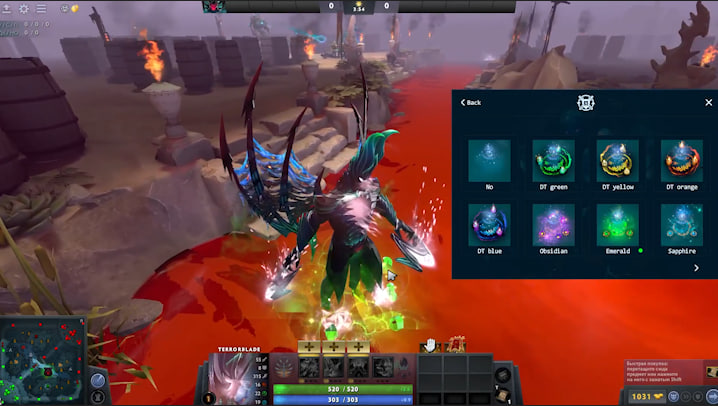Image resolution: width=718 pixels, height=406 pixels.
Task: Choose the Obsidian effect
Action: 553,225
